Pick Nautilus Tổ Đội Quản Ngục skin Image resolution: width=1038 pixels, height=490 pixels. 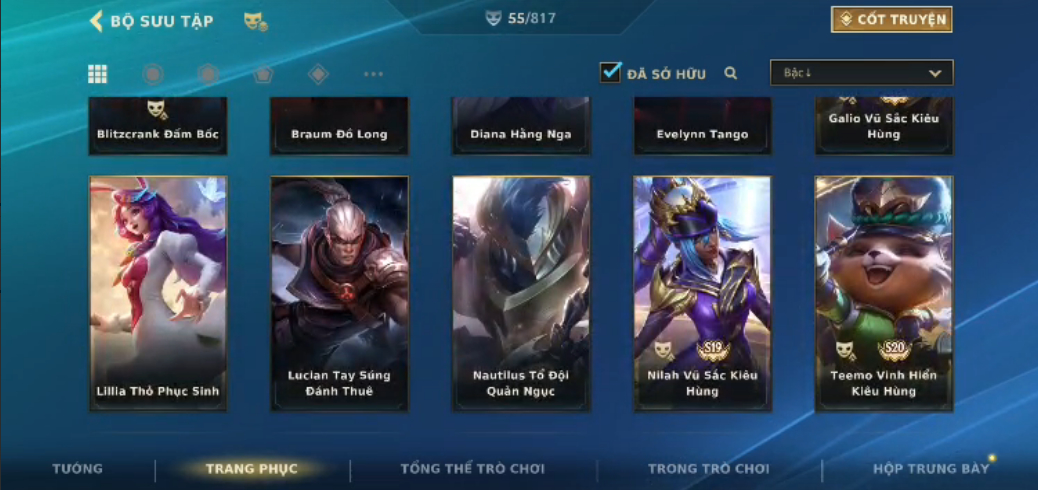point(521,293)
